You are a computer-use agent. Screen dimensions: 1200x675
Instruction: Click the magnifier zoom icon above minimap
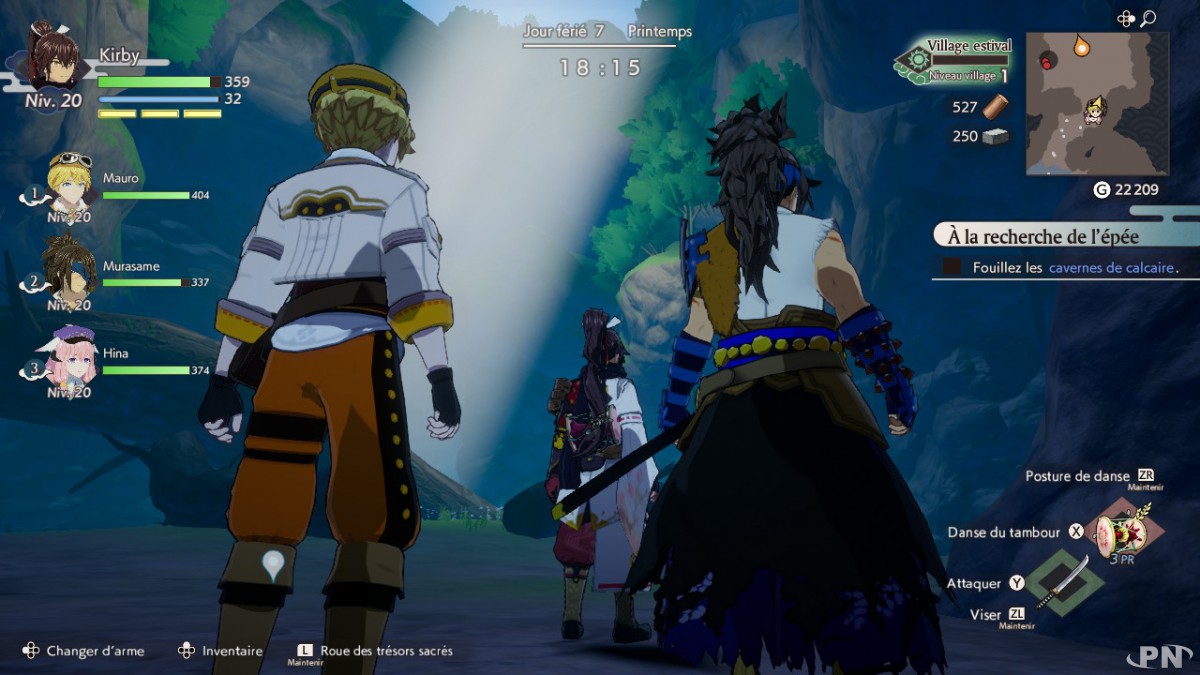tap(1148, 18)
